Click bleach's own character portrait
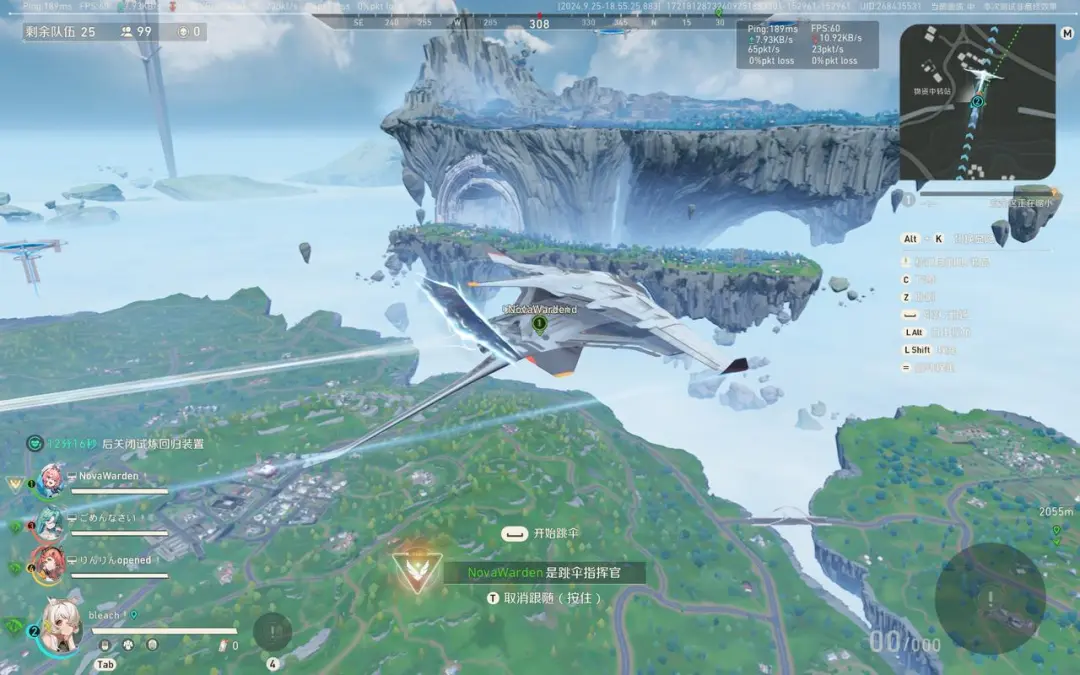 point(60,627)
